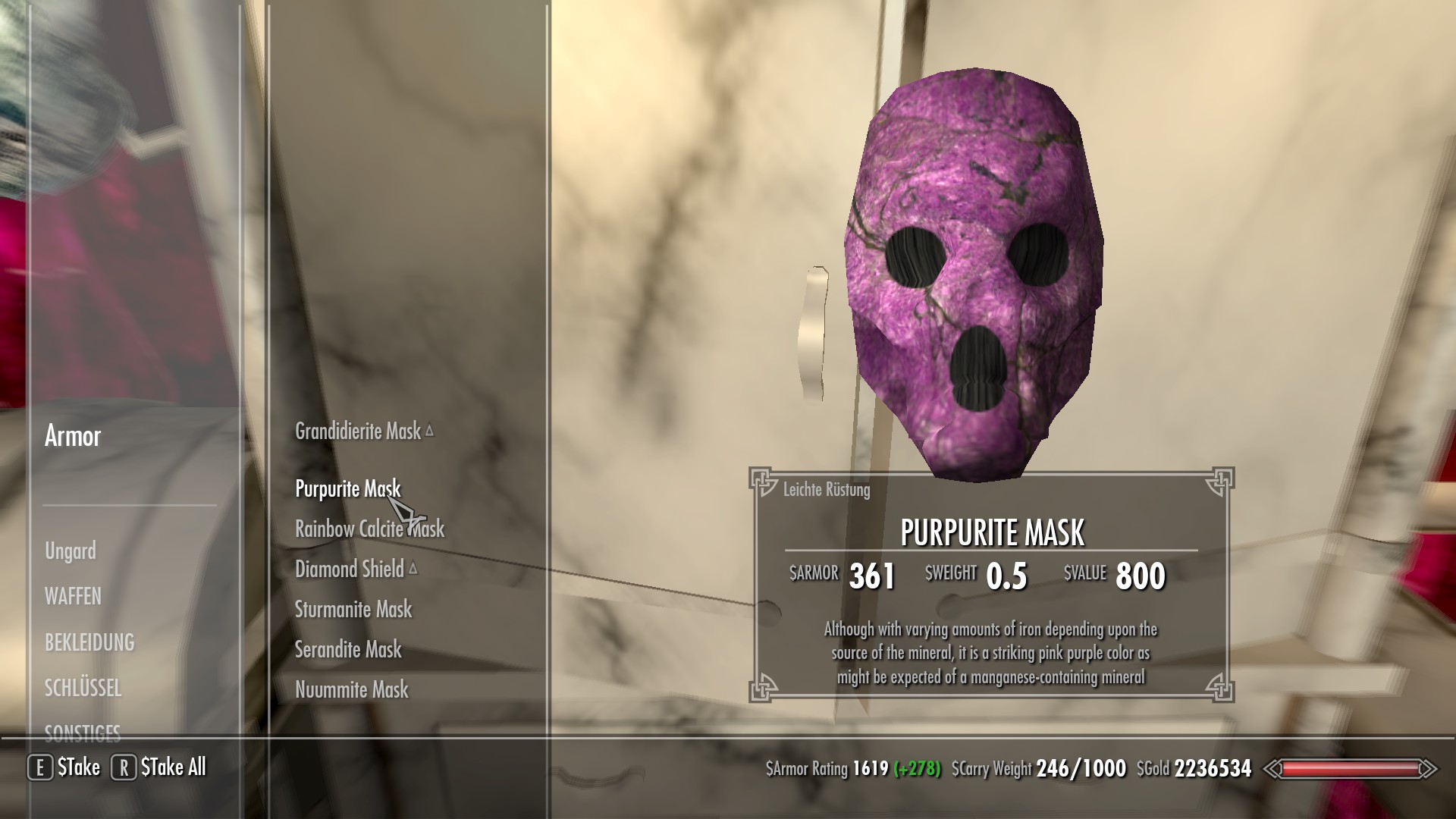Screen dimensions: 1456x819
Task: Switch to the Ungard category
Action: pos(71,551)
